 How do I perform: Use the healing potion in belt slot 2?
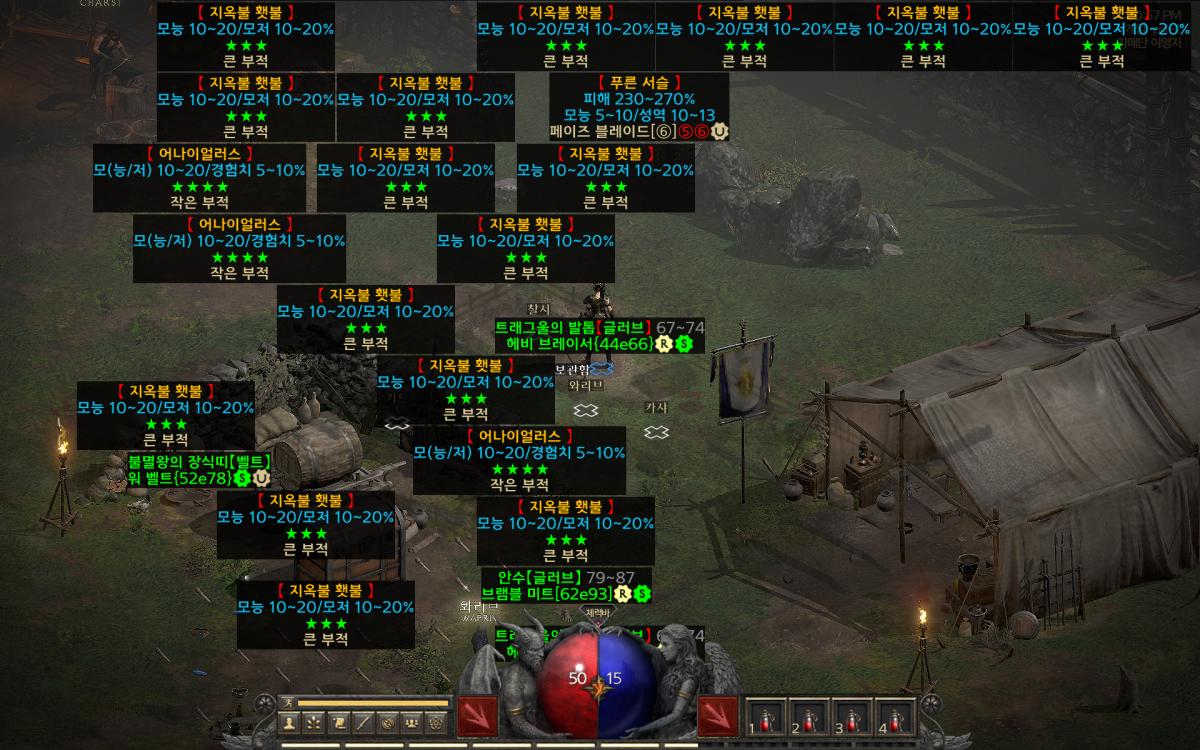810,716
